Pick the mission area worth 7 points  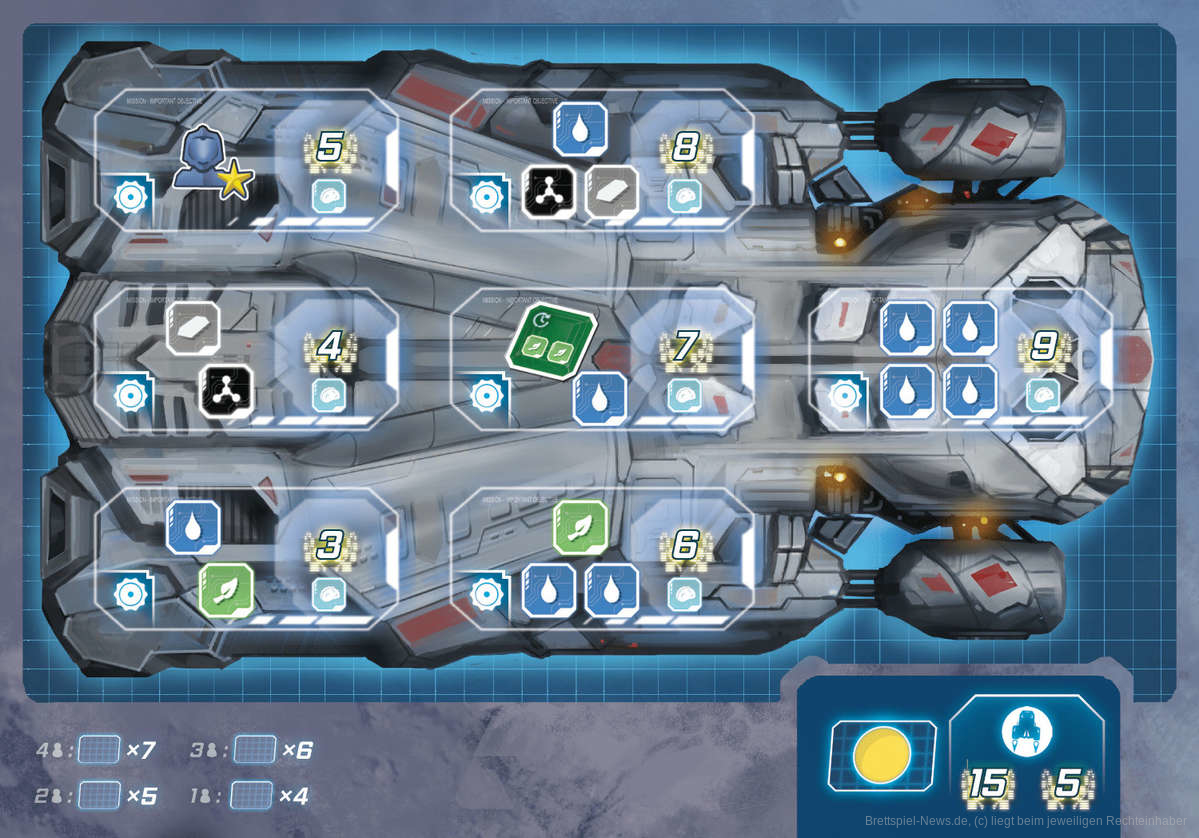click(602, 358)
